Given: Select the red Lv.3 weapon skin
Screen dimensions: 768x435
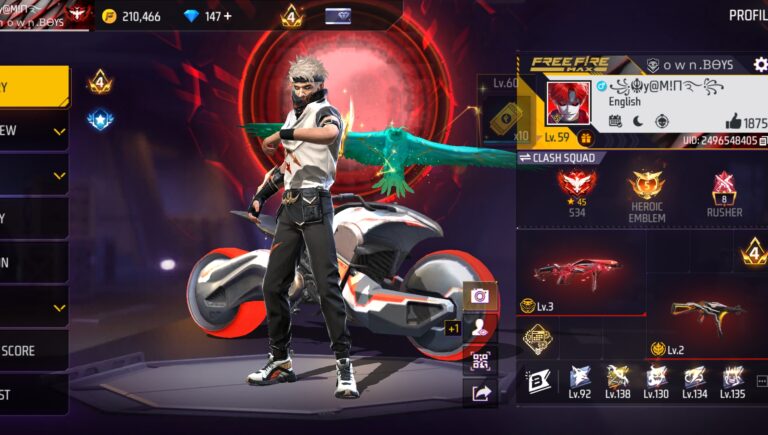Looking at the screenshot, I should click(x=576, y=273).
